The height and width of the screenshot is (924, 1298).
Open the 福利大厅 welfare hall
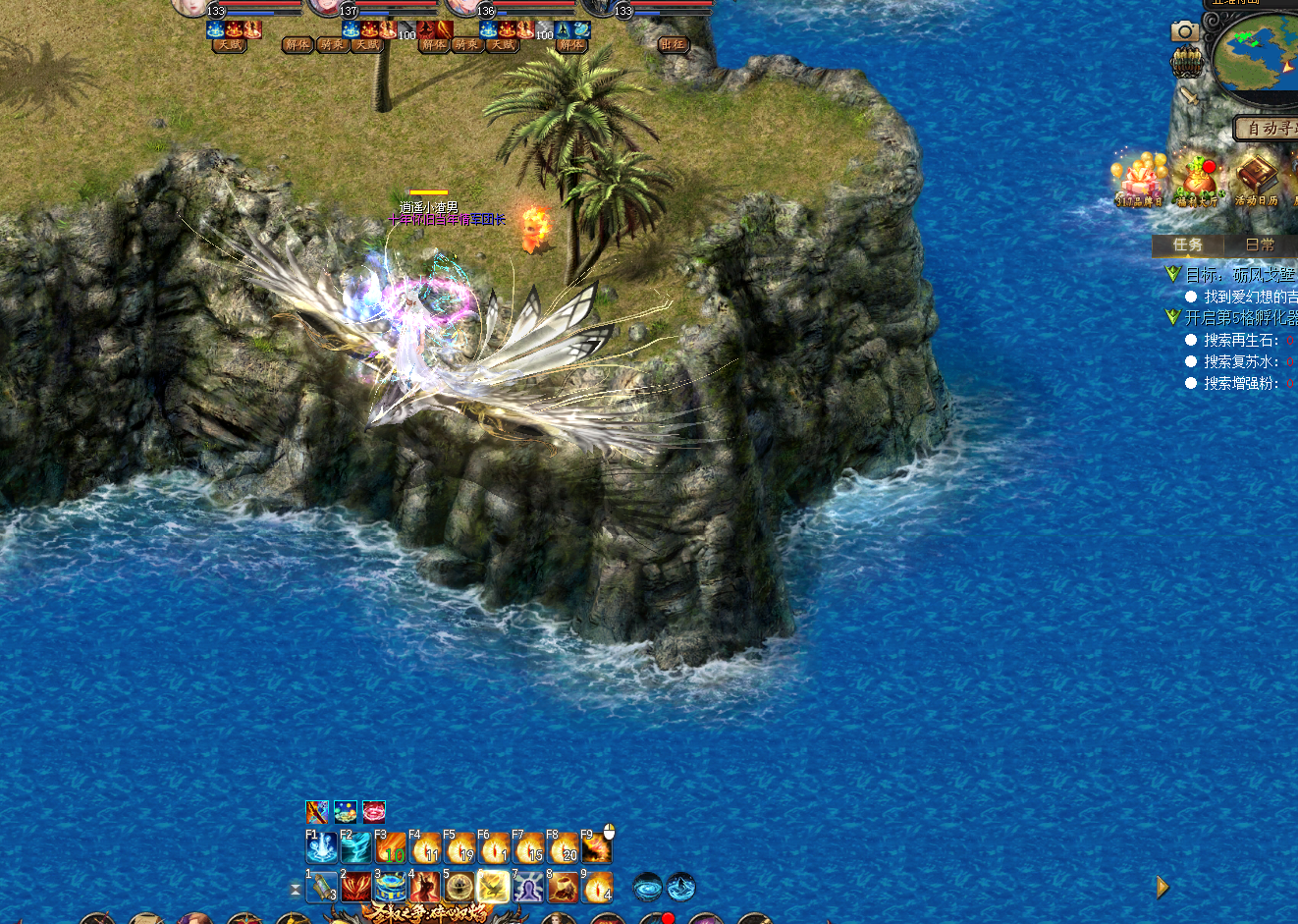1197,181
